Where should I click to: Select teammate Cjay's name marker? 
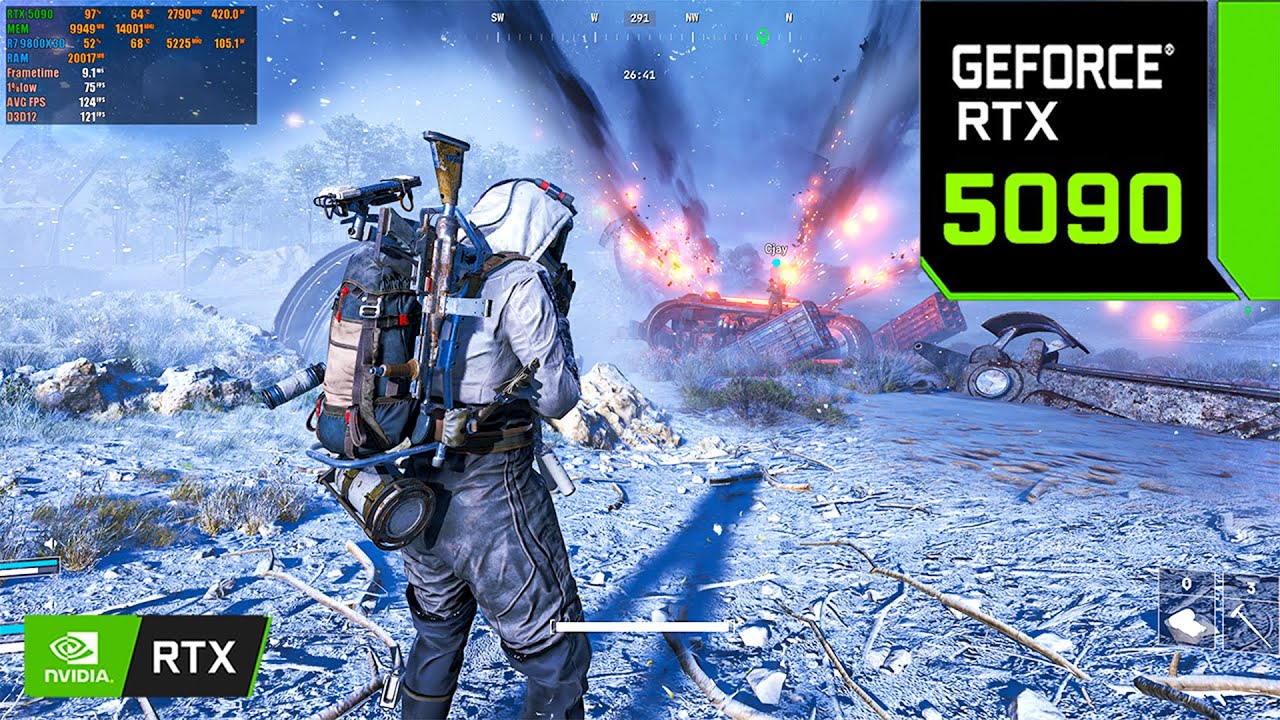776,248
